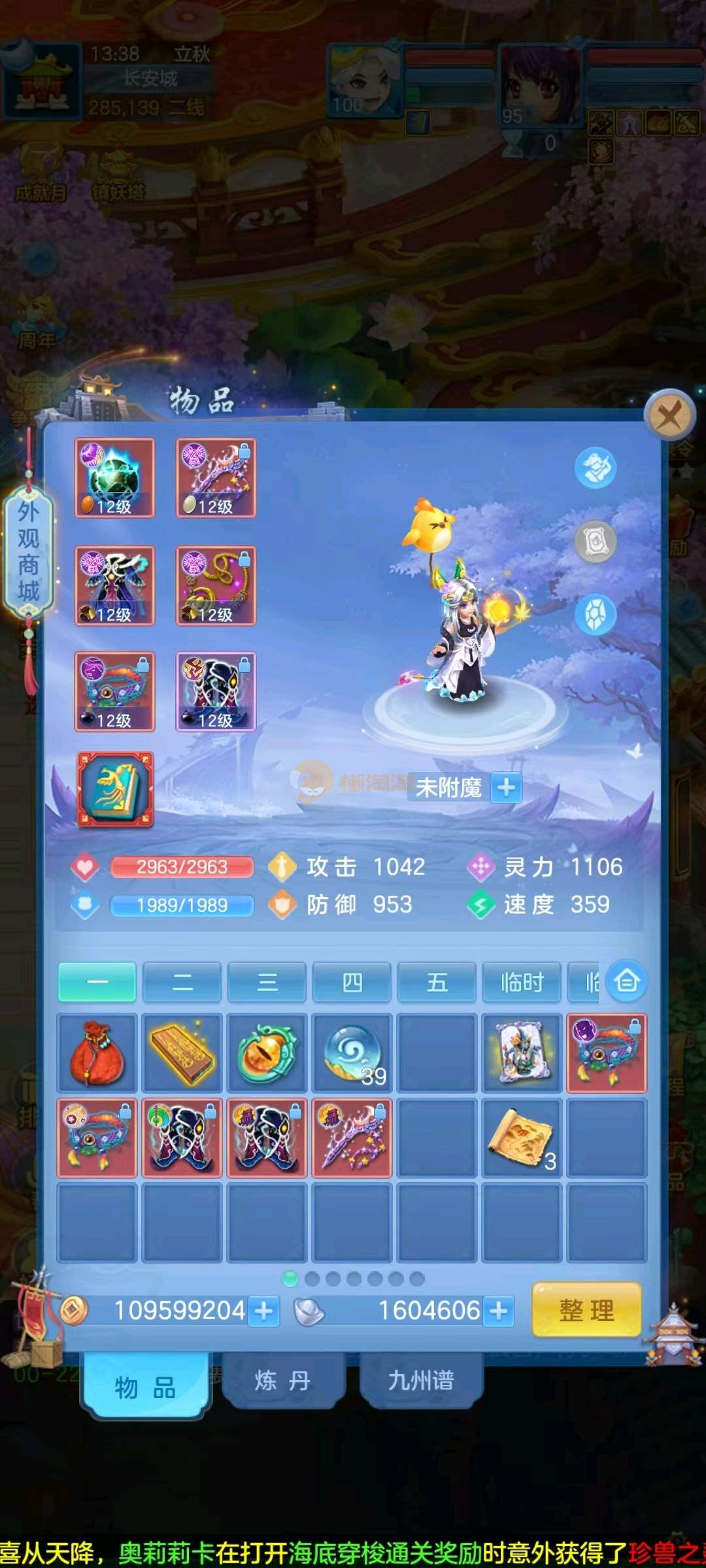Close the 物品 inventory panel
The height and width of the screenshot is (1568, 706).
pyautogui.click(x=669, y=414)
